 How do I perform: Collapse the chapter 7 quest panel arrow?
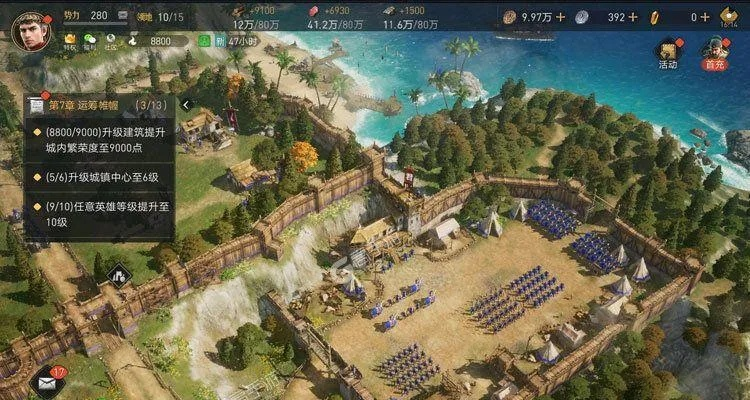186,105
